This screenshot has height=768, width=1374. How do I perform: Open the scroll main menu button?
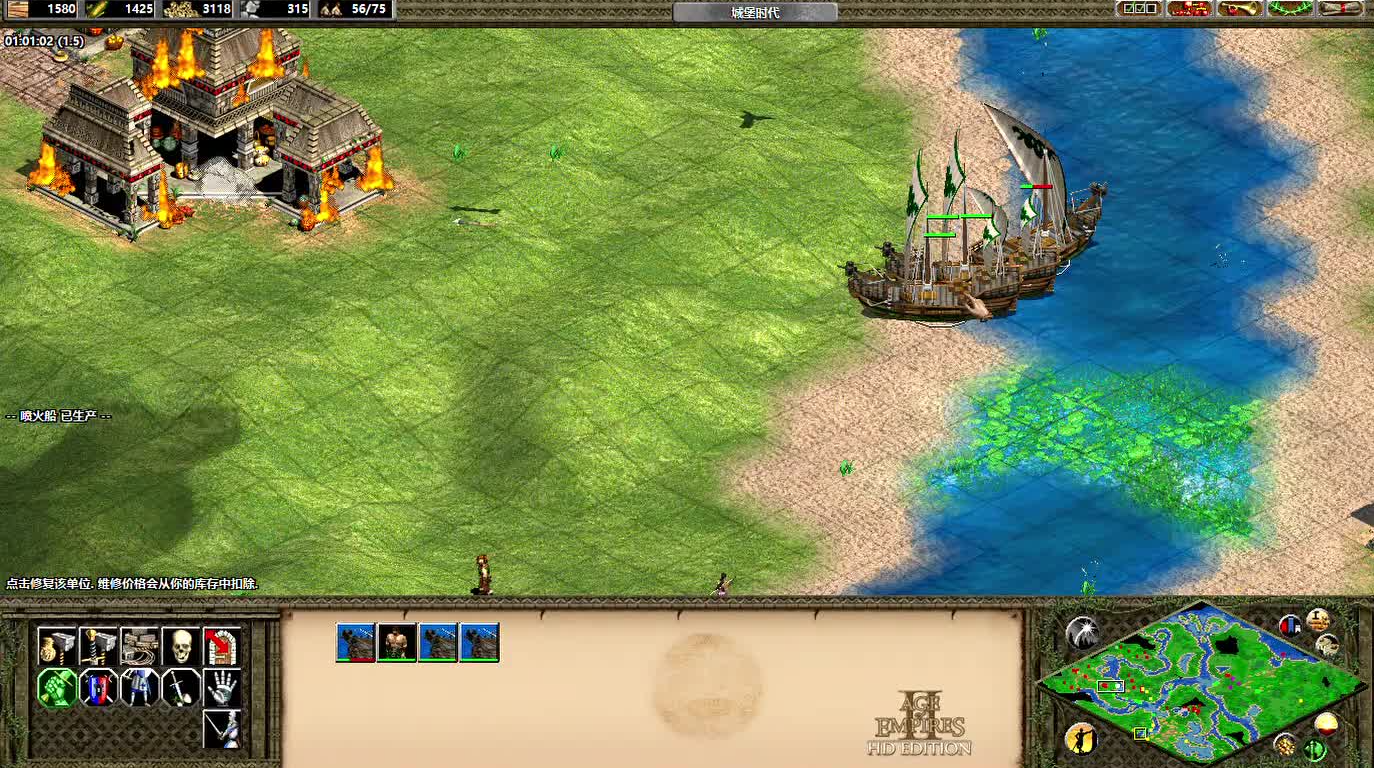click(1341, 9)
